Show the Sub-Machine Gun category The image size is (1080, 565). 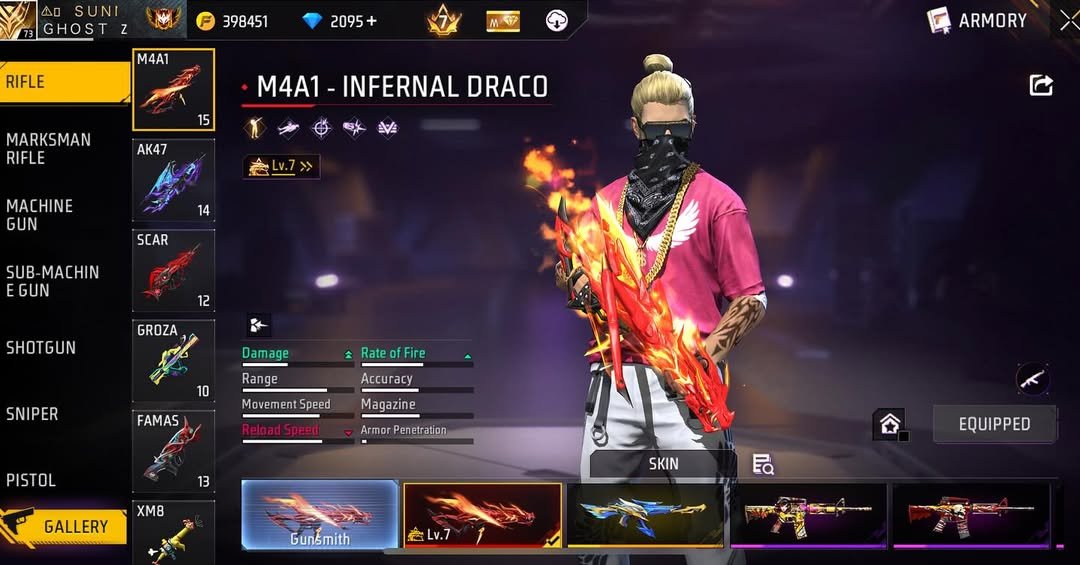pos(60,281)
